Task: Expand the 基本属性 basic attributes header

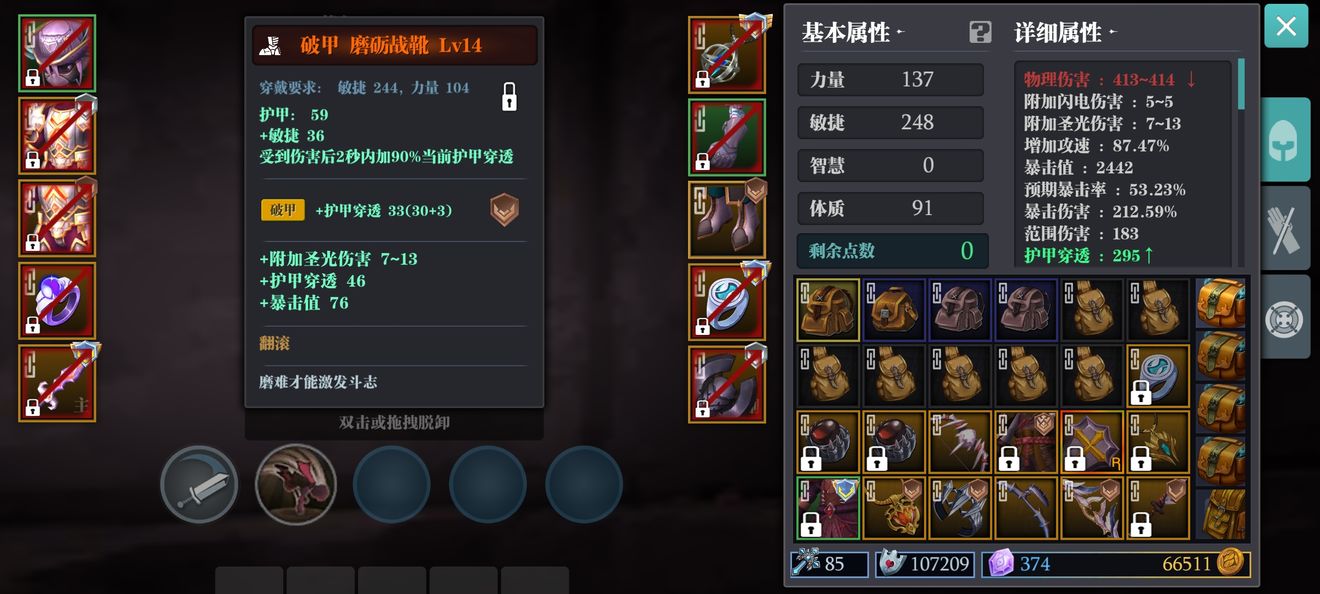Action: (x=851, y=33)
